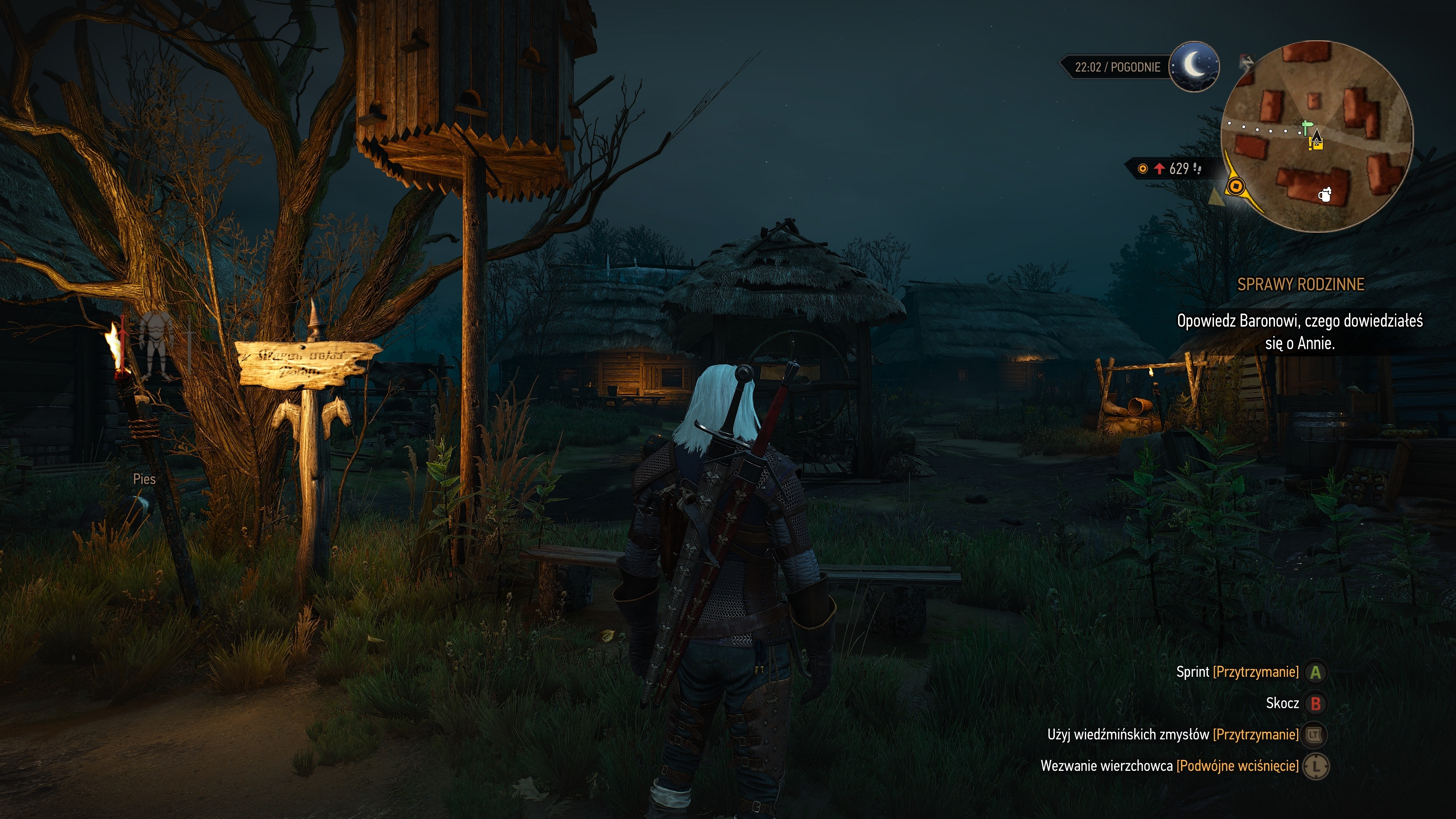1456x819 pixels.
Task: Click the beer mug tavern marker
Action: click(1324, 195)
